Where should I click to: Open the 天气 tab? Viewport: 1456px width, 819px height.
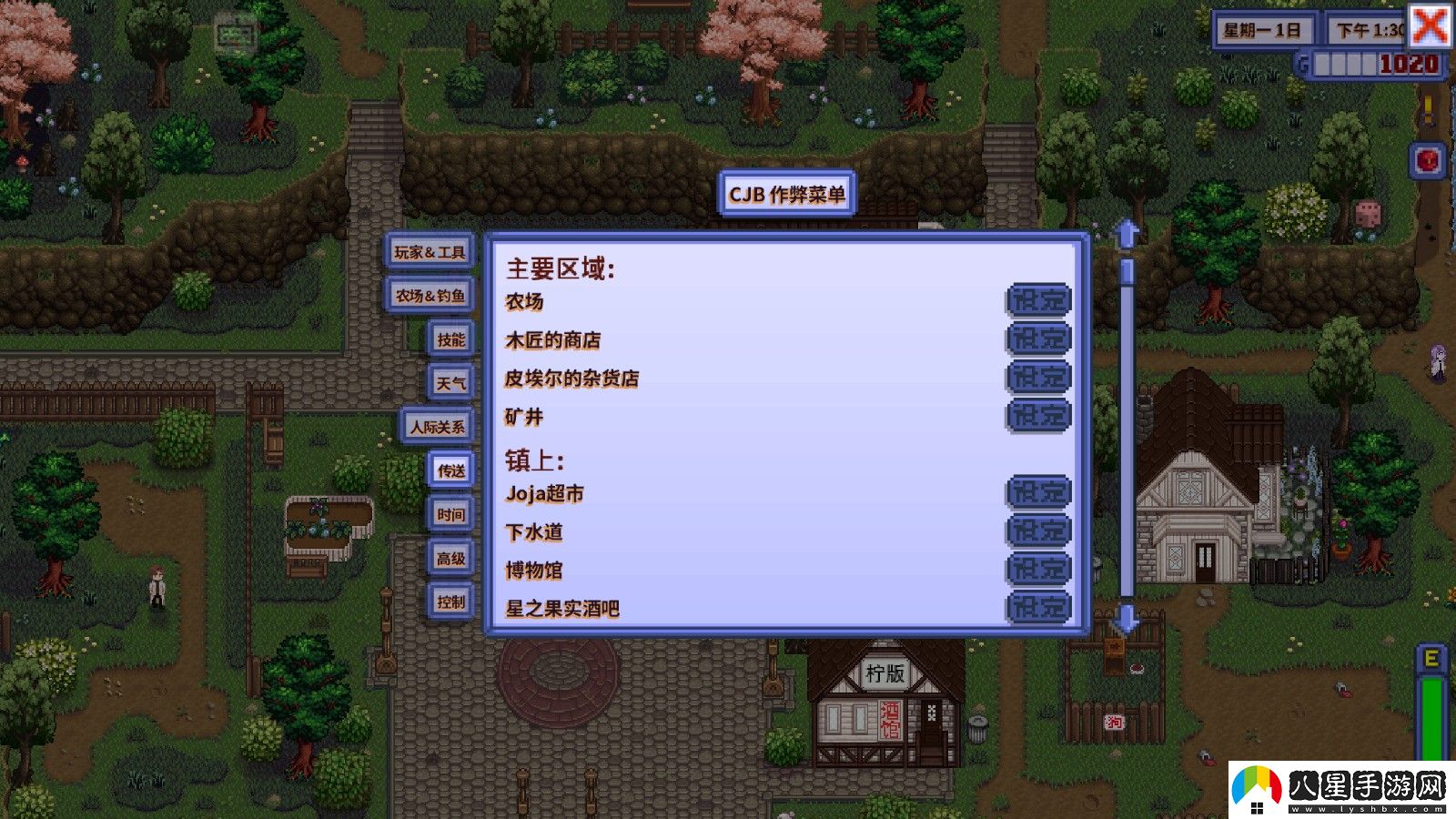(x=451, y=382)
